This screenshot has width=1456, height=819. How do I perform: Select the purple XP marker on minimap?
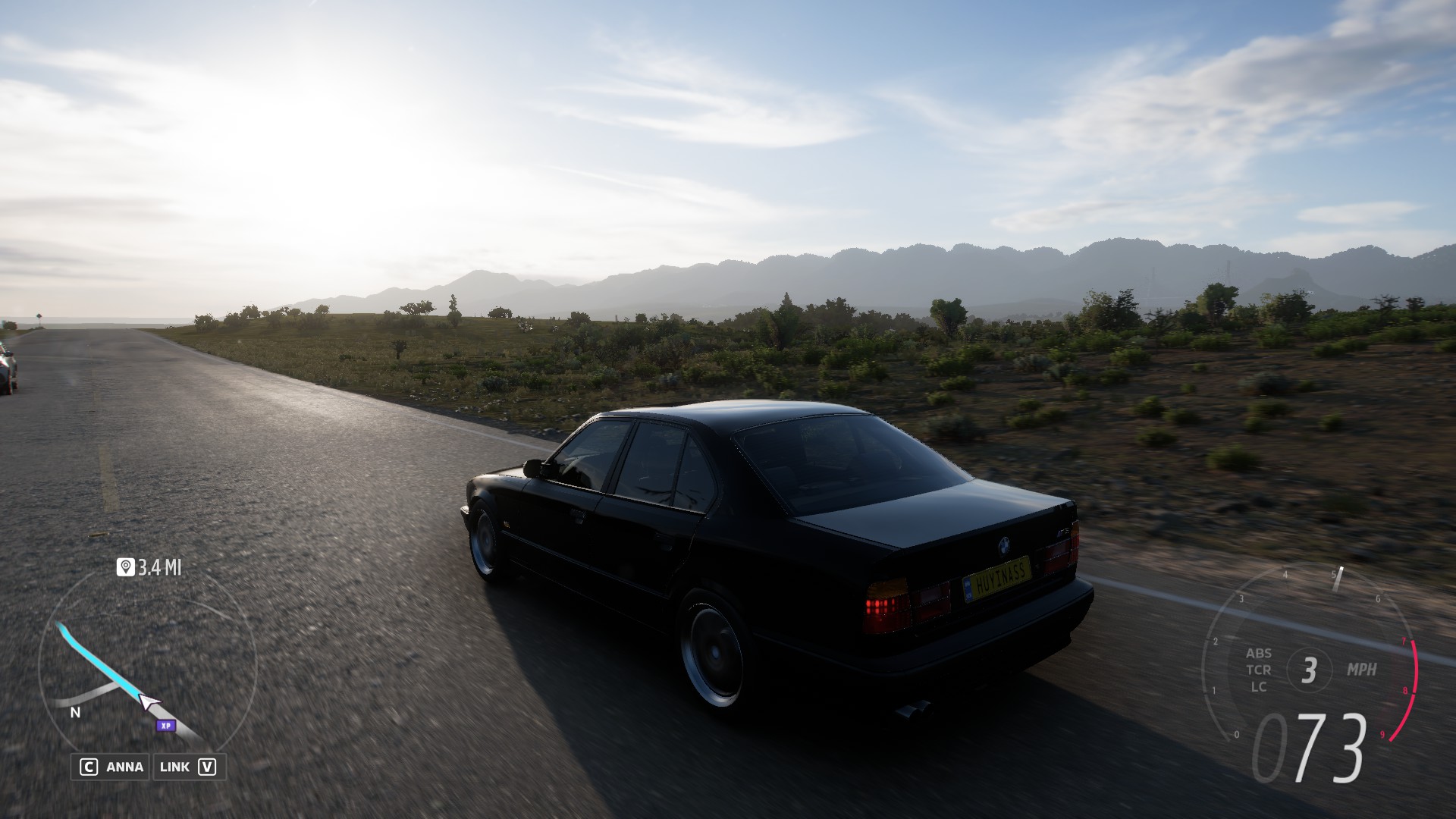click(165, 726)
